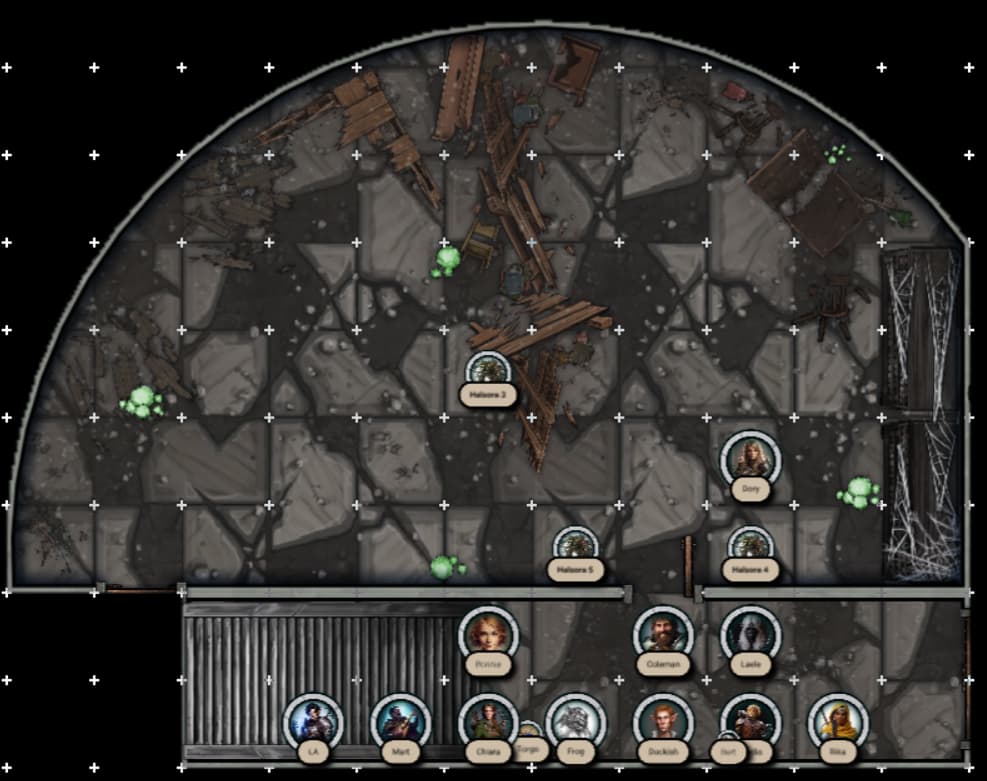Select the hooded Laele token
The height and width of the screenshot is (781, 987).
(x=750, y=634)
